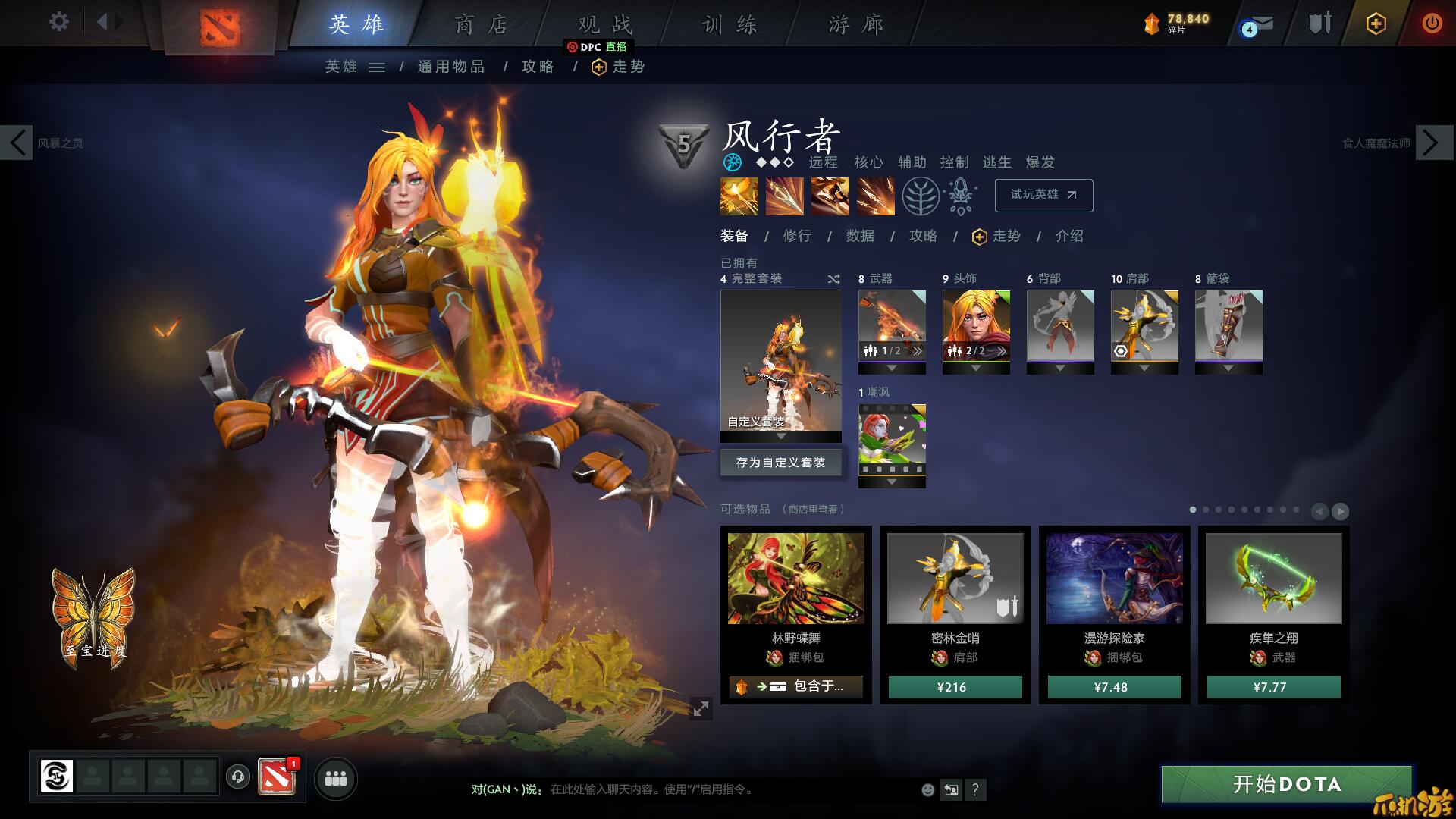
Task: Go to previous hero 风暴之灵
Action: [17, 143]
